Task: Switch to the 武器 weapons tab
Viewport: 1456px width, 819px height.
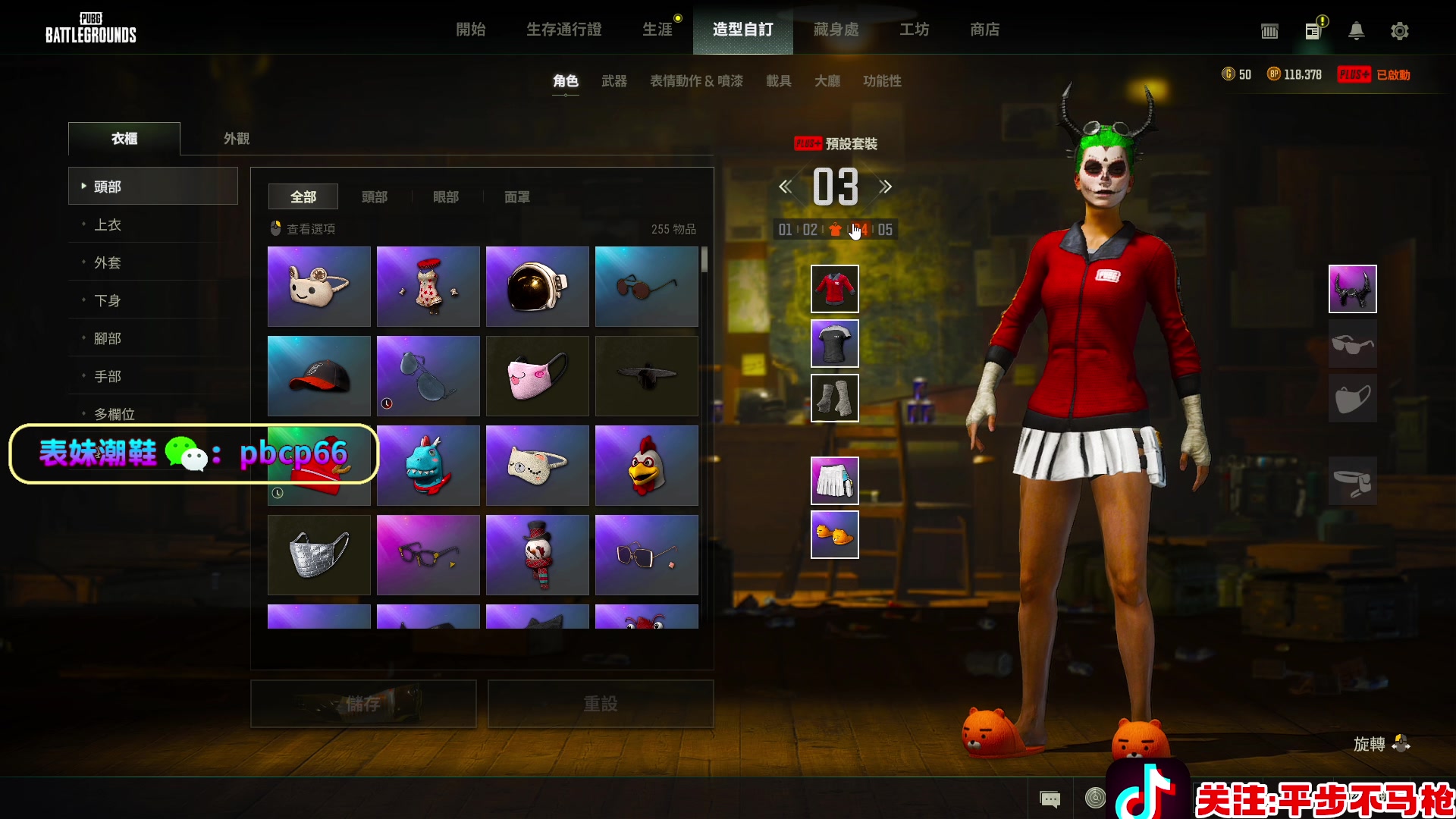Action: point(613,81)
